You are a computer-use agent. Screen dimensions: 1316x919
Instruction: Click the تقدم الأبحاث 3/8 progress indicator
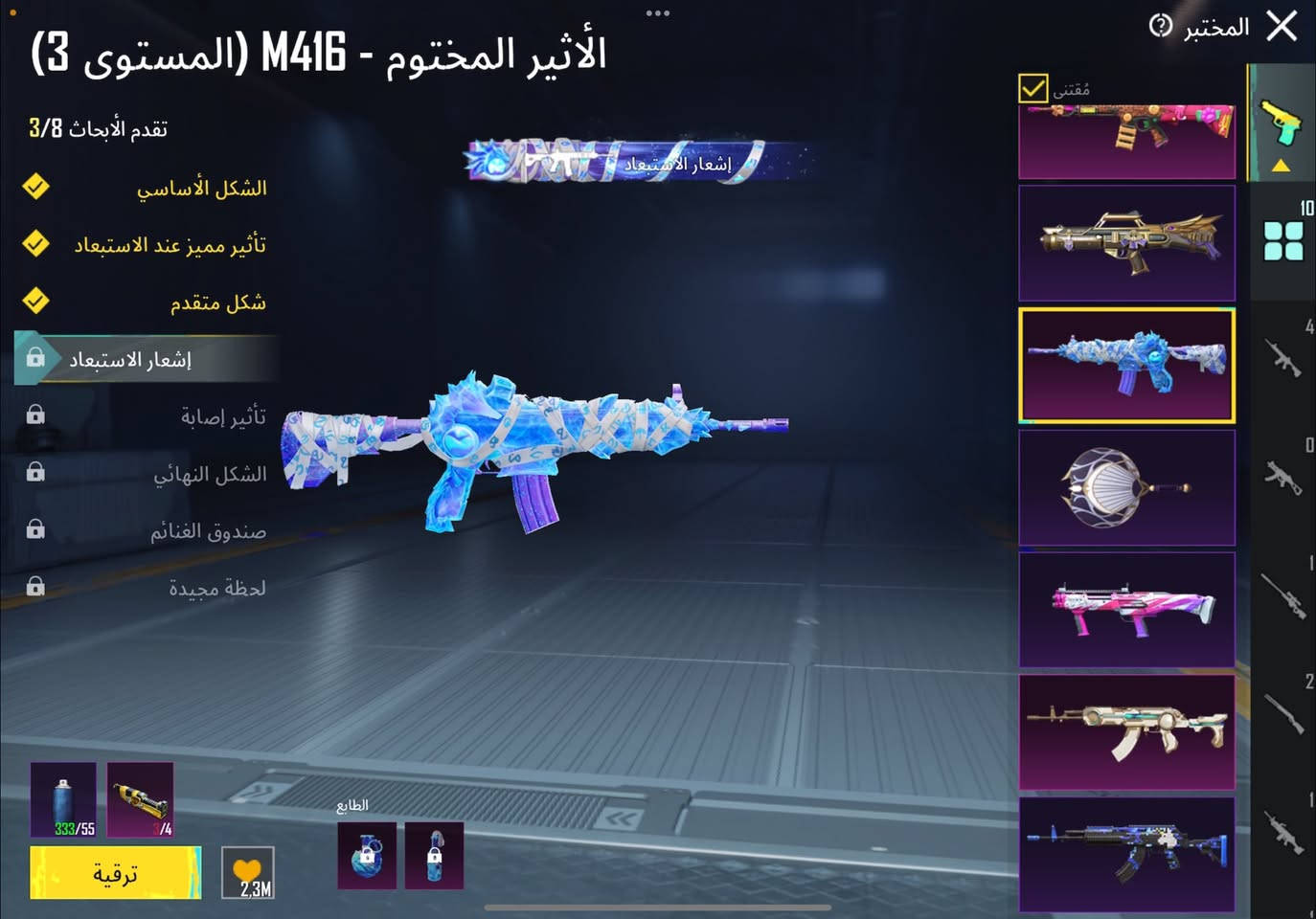(x=96, y=127)
